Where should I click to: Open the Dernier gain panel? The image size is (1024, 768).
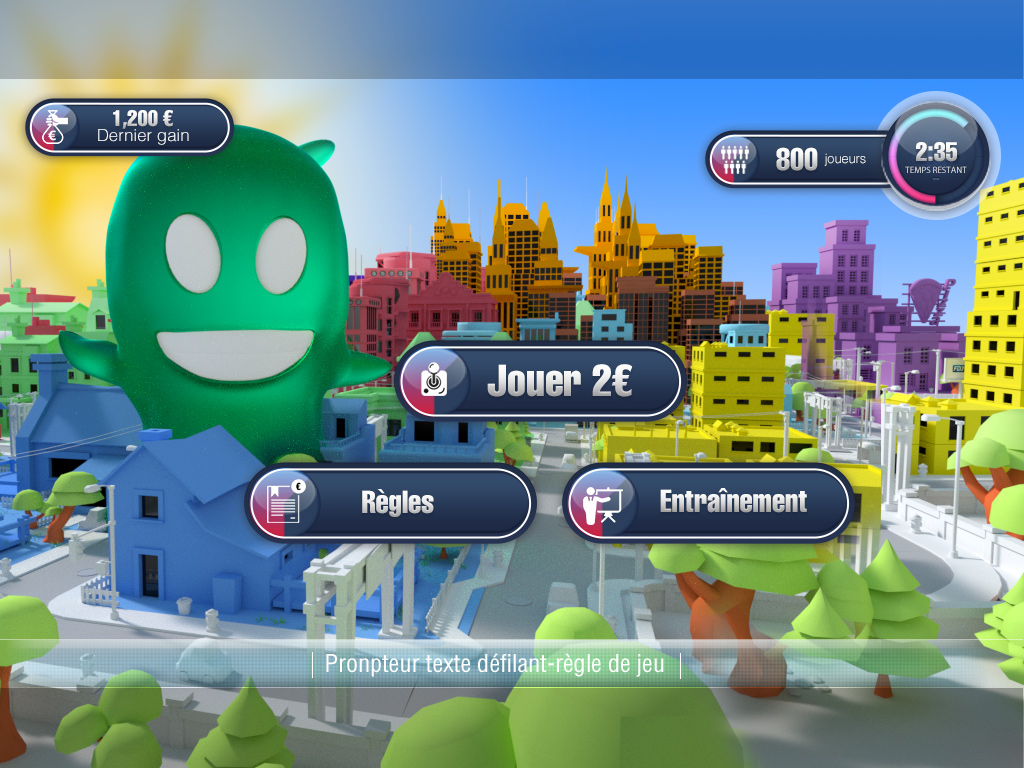pos(130,127)
